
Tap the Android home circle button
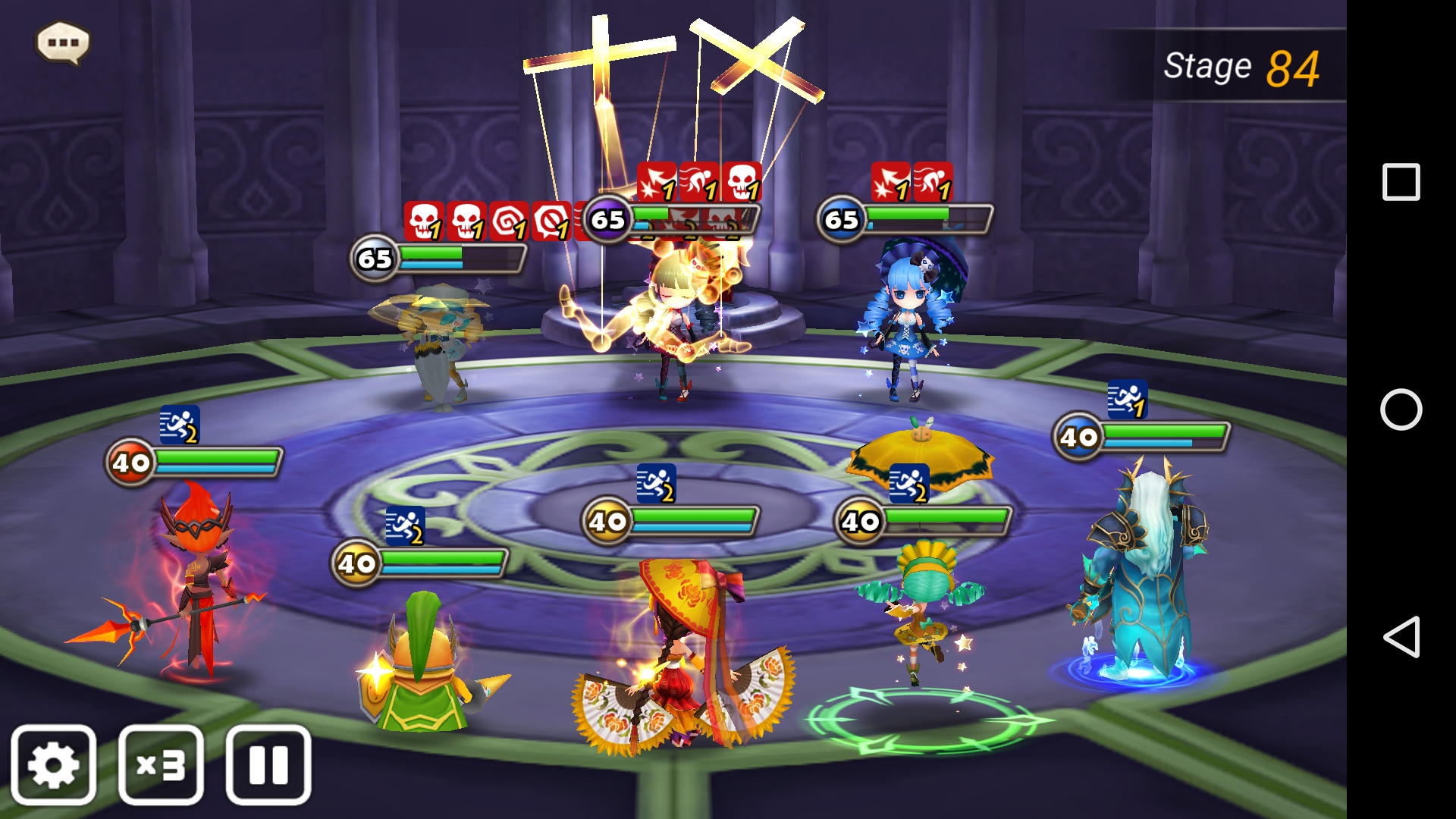coord(1401,409)
